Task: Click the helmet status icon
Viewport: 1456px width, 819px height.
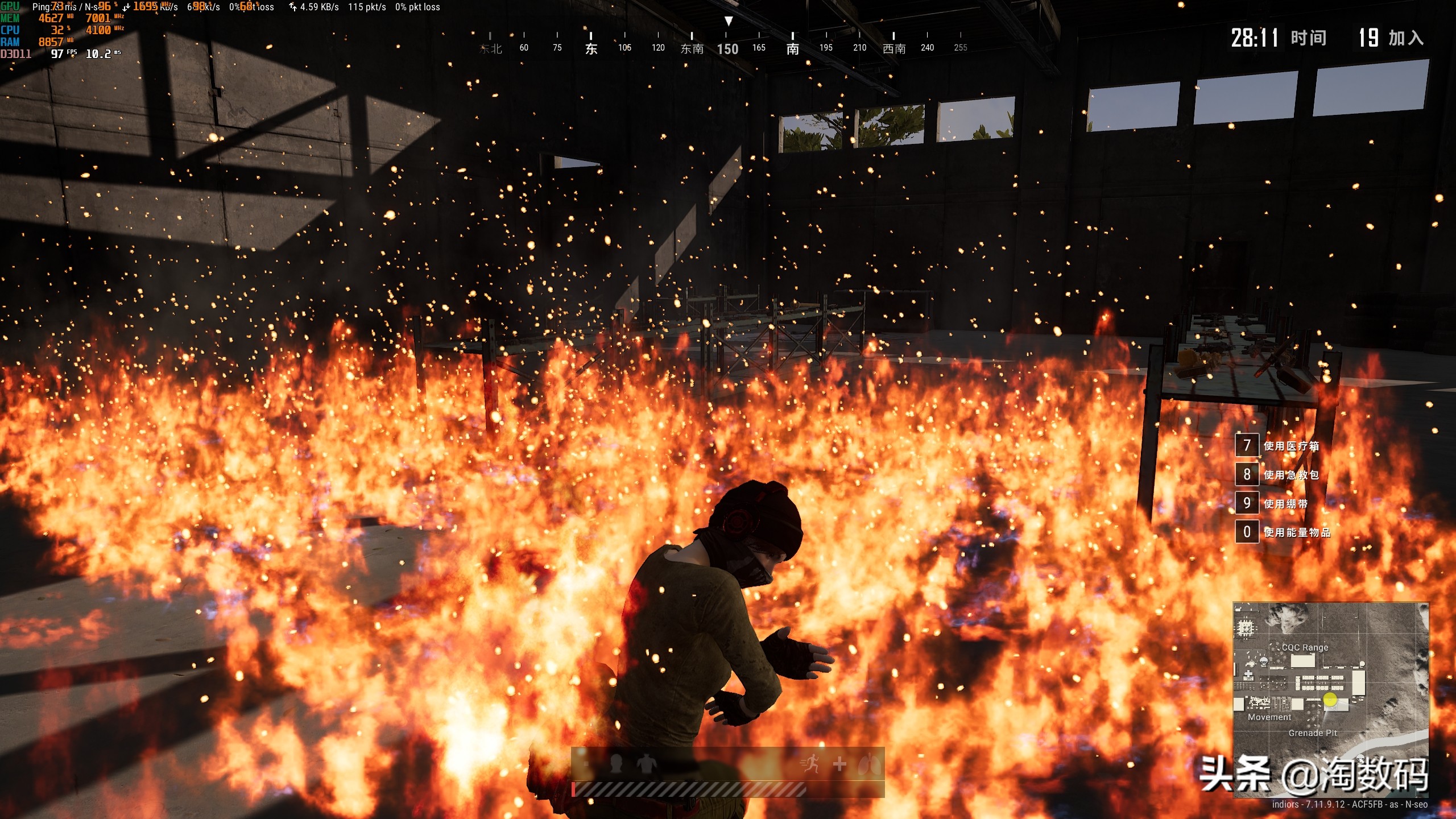Action: tap(615, 763)
